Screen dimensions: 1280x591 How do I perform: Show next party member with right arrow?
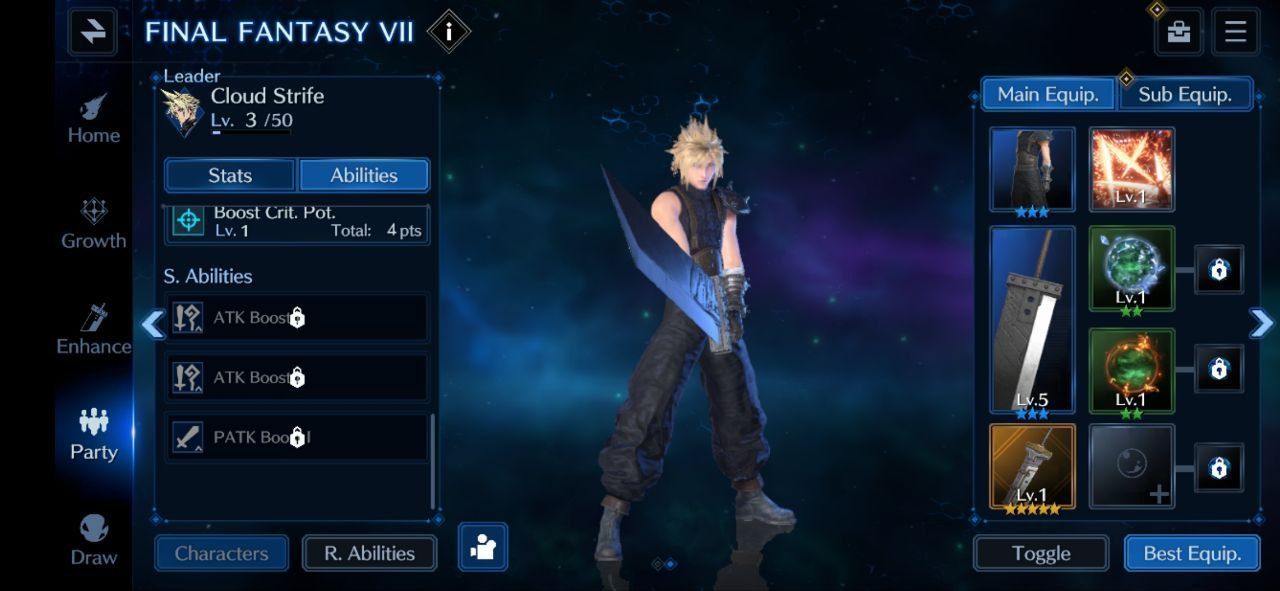[x=1261, y=322]
